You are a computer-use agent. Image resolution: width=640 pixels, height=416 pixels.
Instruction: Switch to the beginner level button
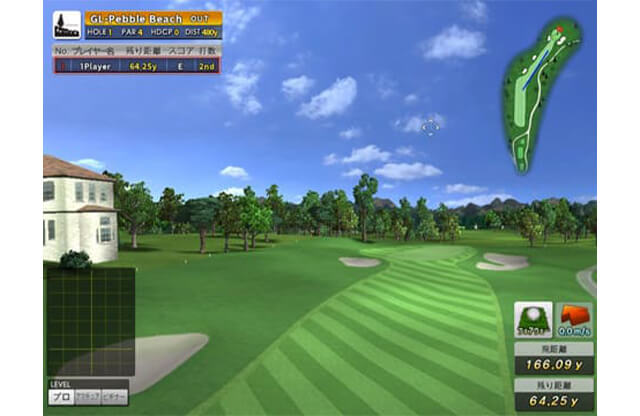pos(115,397)
